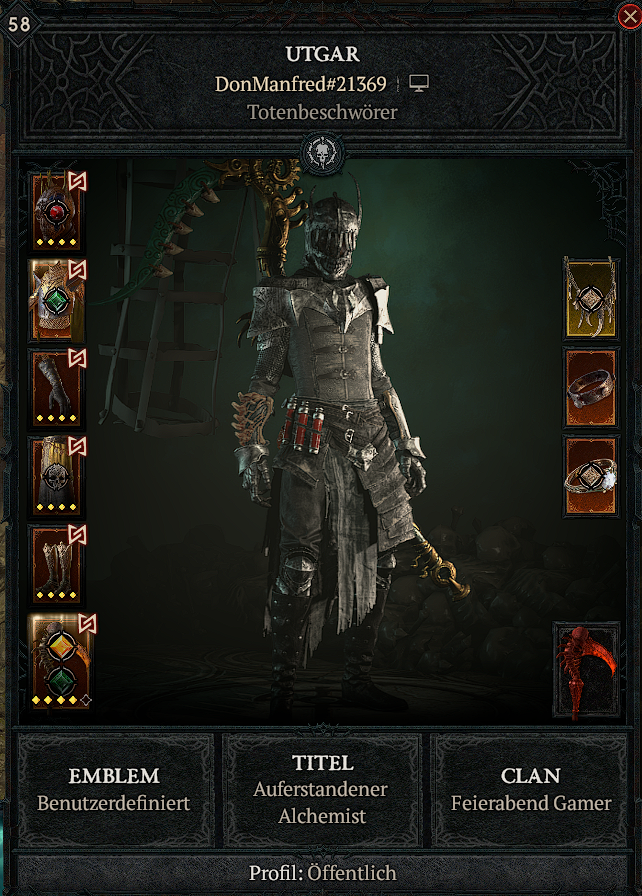Inspect the chest armor with green gem
The width and height of the screenshot is (642, 896).
point(56,299)
